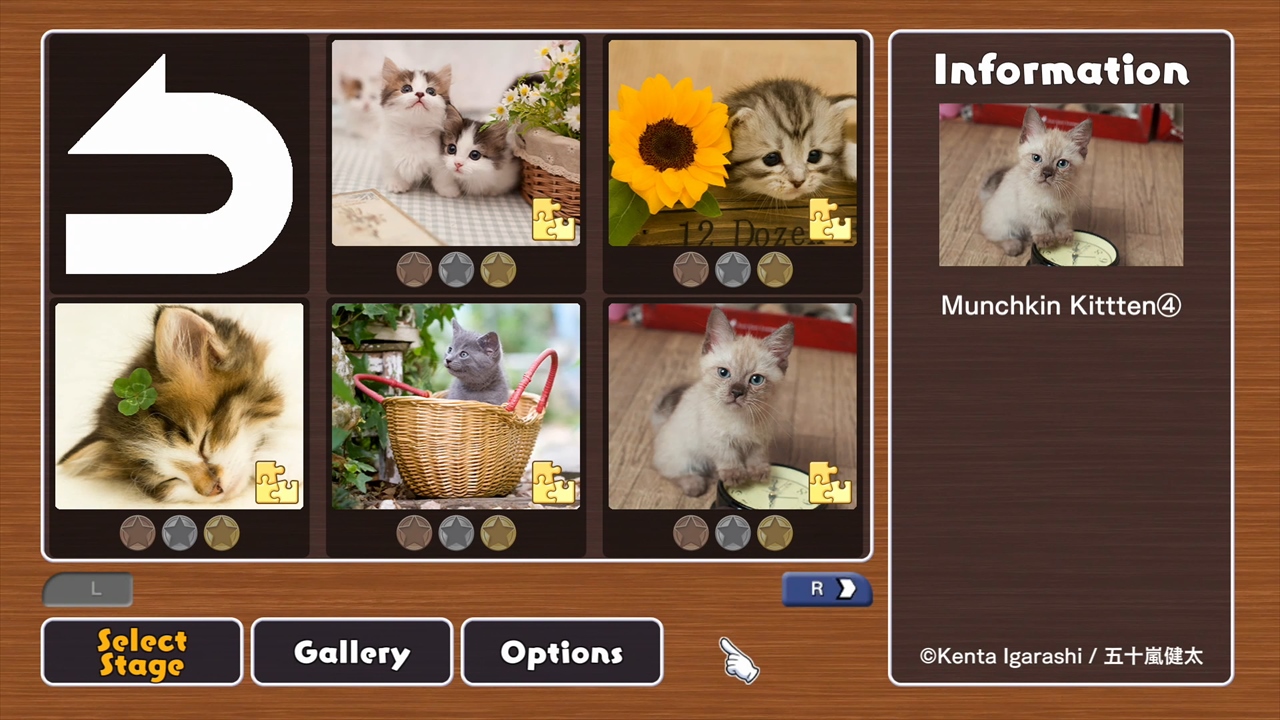Select the gold star under the sunflower kitten
The height and width of the screenshot is (720, 1280).
point(775,268)
